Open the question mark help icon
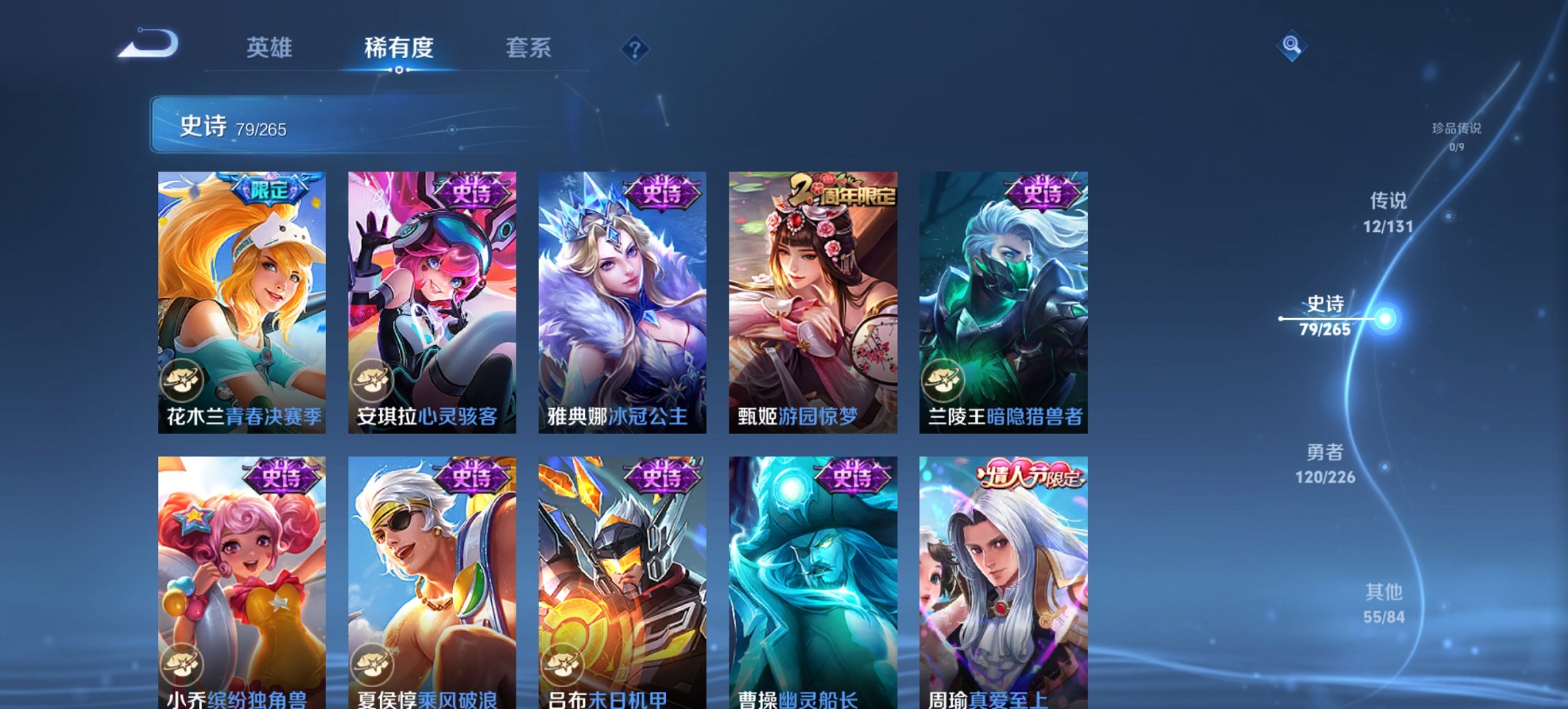The width and height of the screenshot is (1568, 709). point(635,50)
